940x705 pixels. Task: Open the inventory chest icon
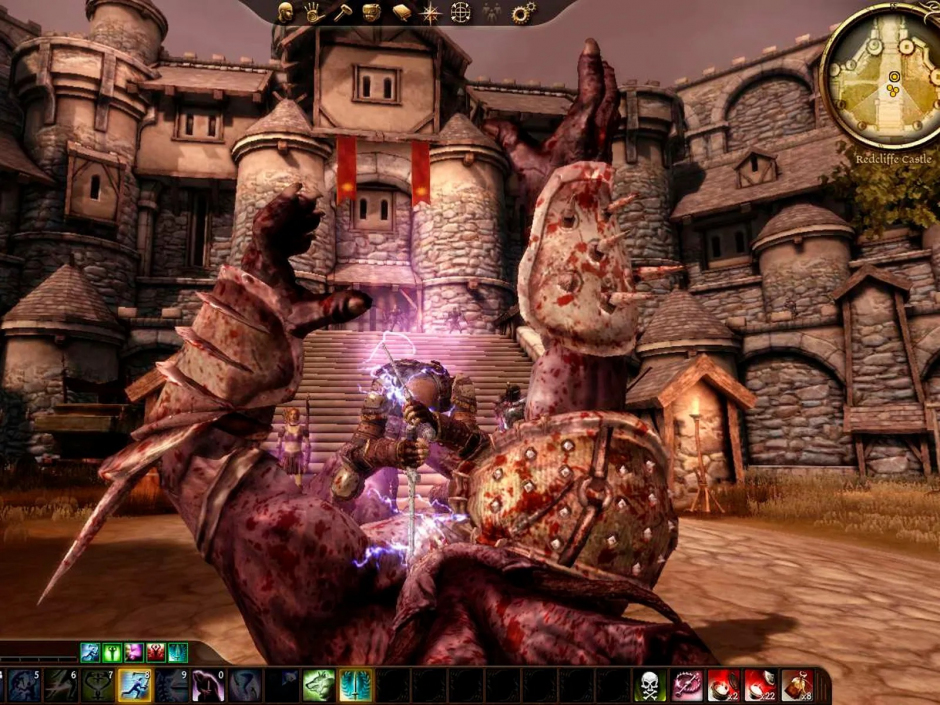371,13
